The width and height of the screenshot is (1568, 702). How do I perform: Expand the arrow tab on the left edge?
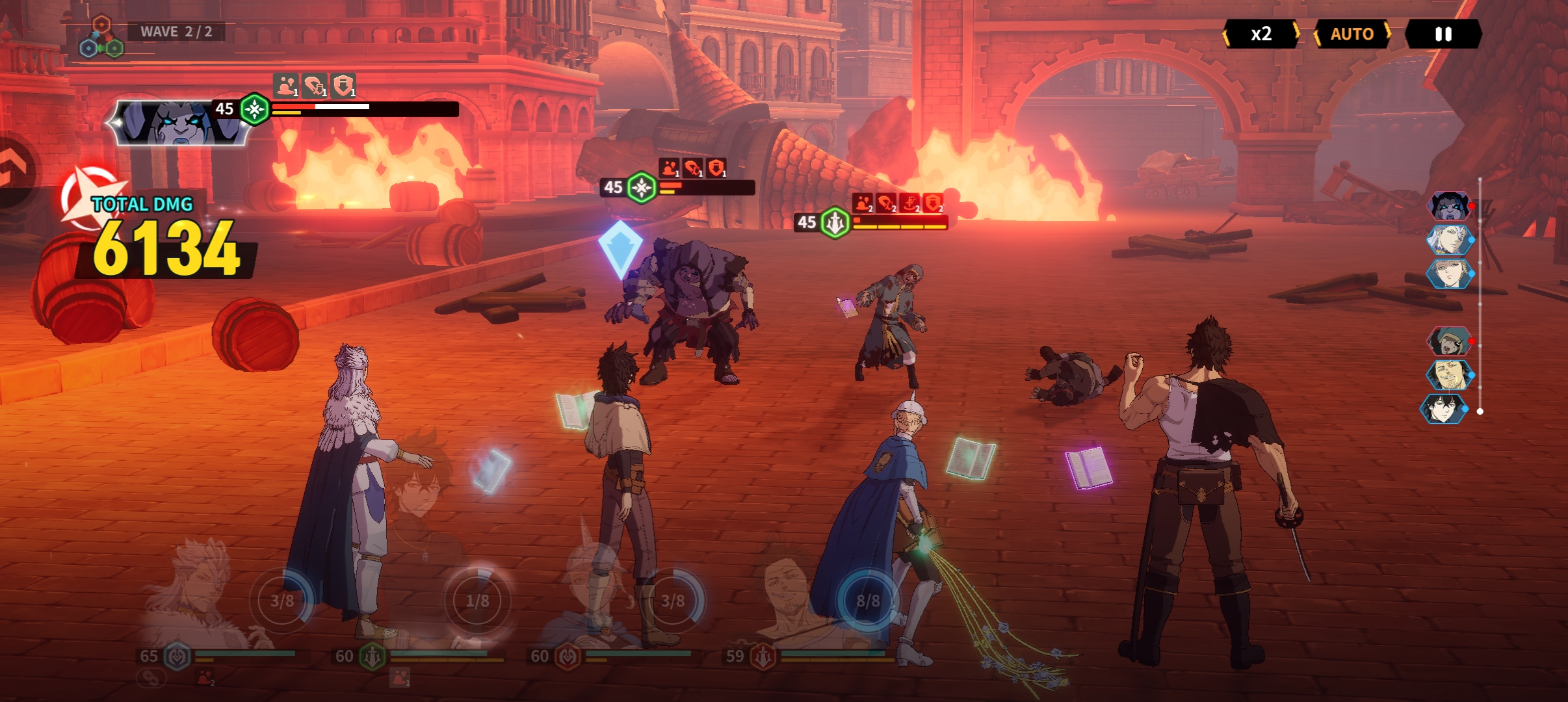click(14, 170)
